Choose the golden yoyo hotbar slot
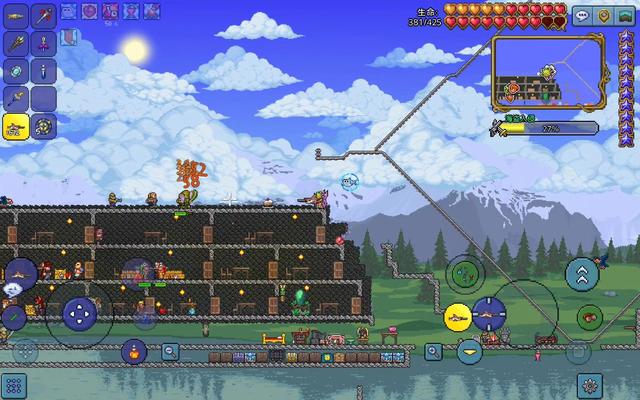Viewport: 640px width, 400px height. coord(44,125)
